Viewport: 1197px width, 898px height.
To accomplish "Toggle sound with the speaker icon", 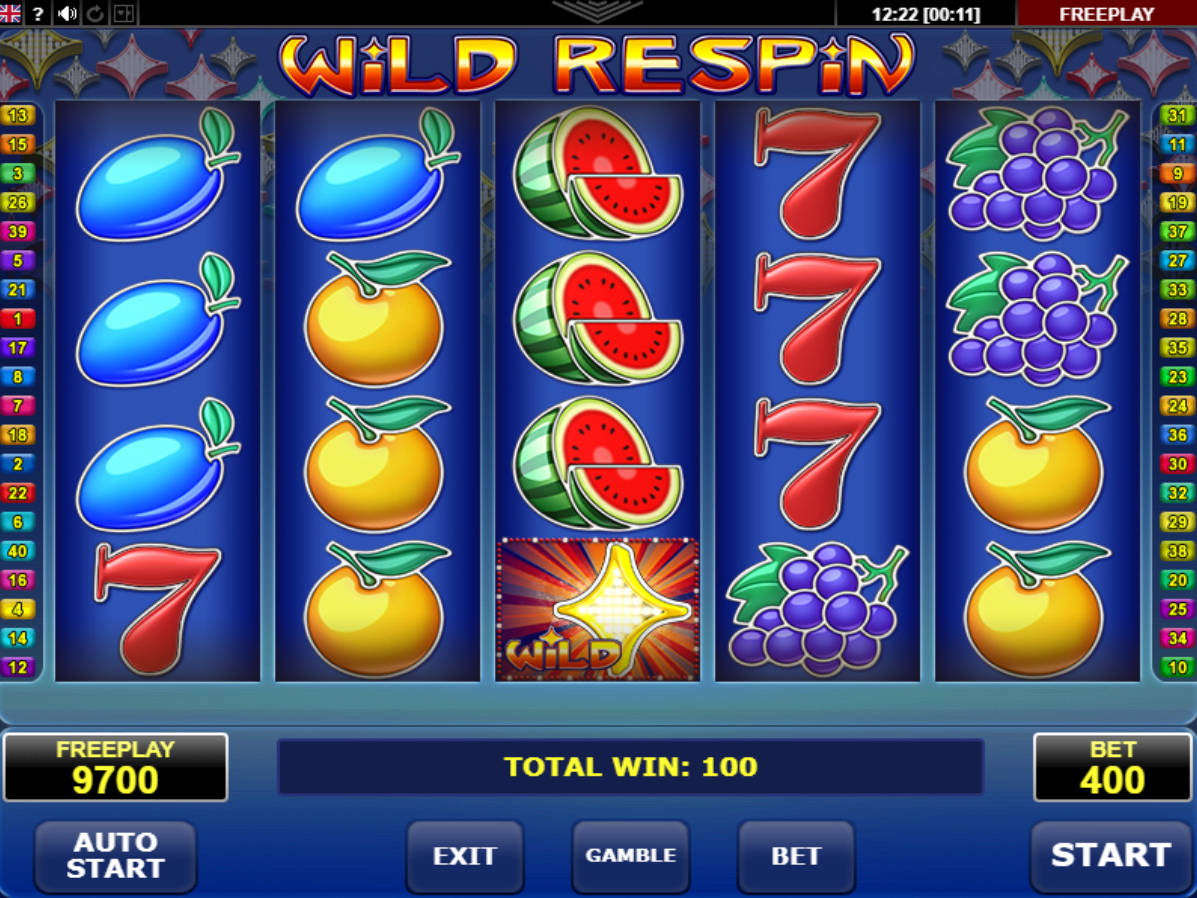I will click(x=67, y=13).
